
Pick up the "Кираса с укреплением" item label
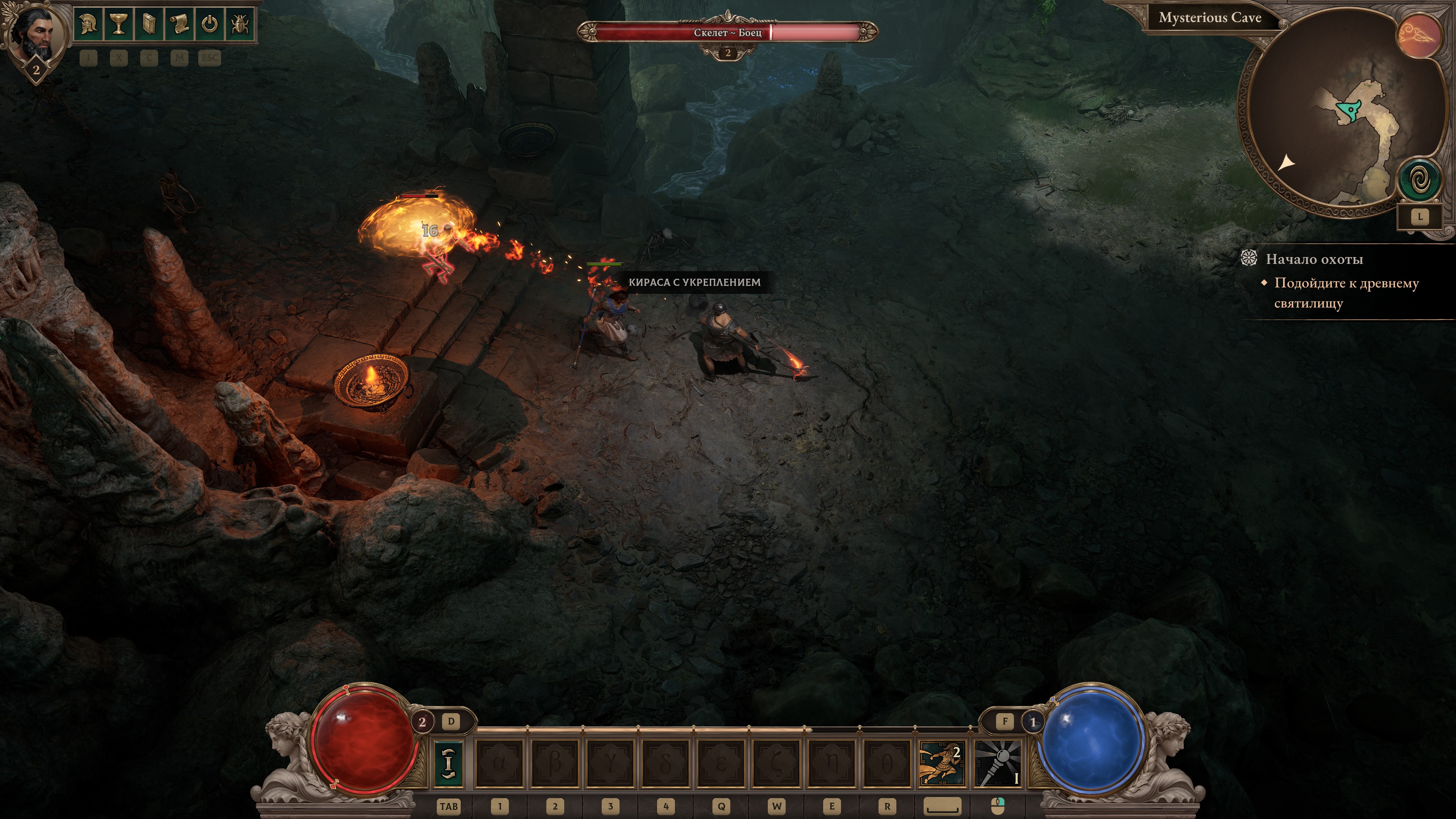pyautogui.click(x=694, y=282)
